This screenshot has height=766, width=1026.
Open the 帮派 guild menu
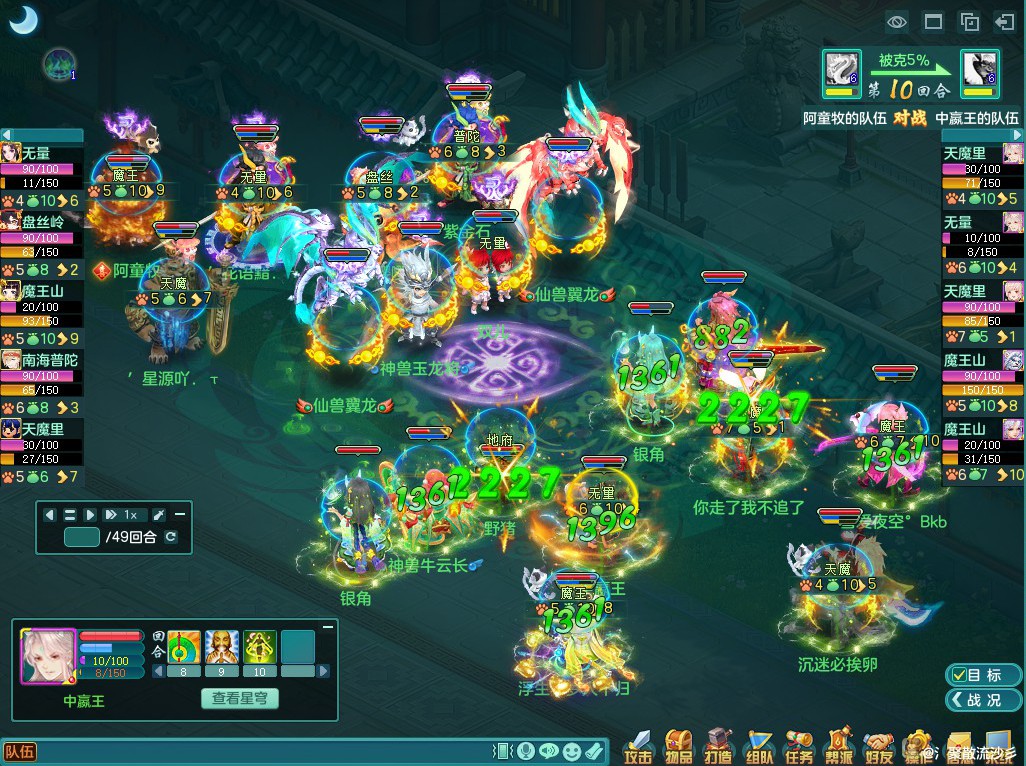839,746
